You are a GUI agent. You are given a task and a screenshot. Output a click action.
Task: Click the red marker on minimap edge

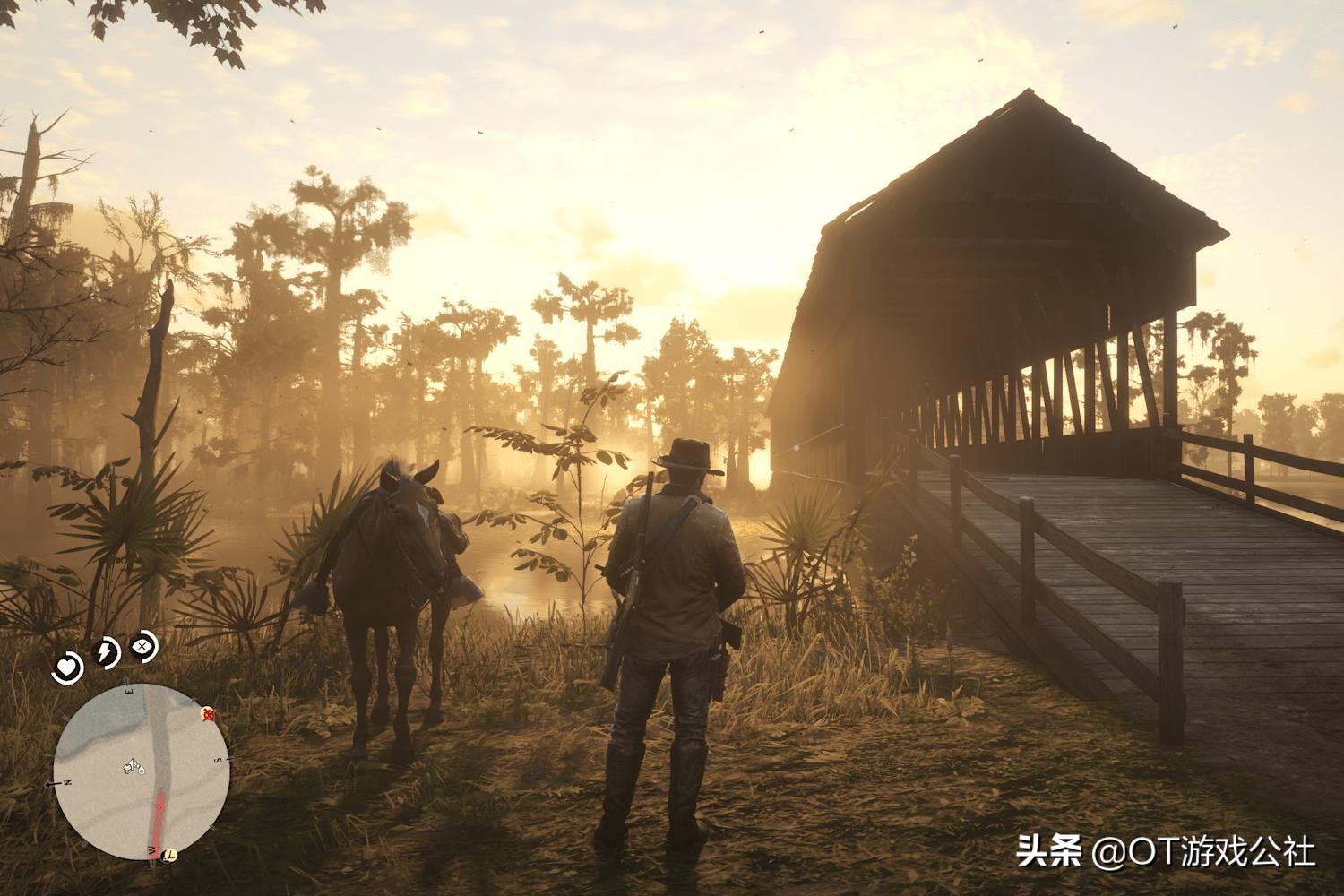point(210,714)
